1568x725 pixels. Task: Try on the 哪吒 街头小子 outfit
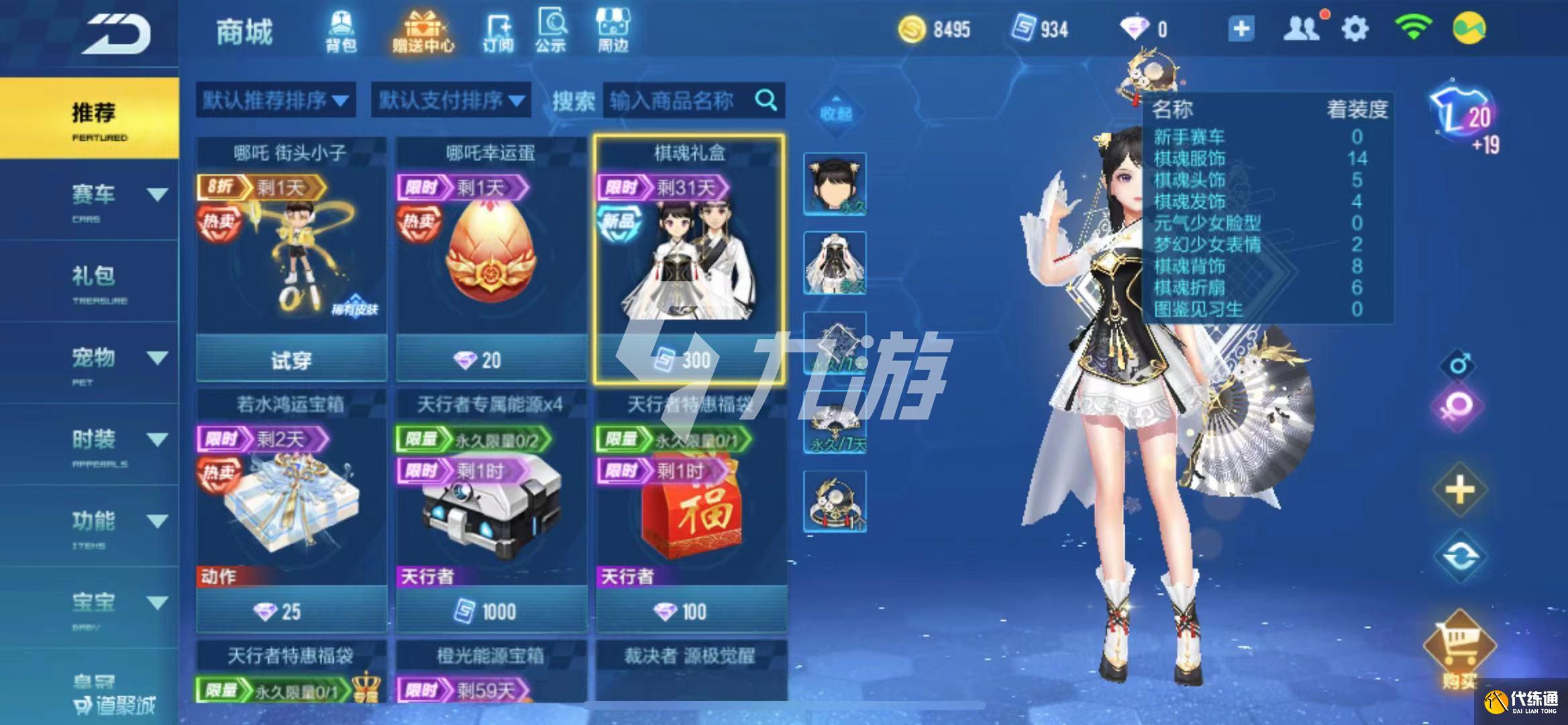click(291, 361)
